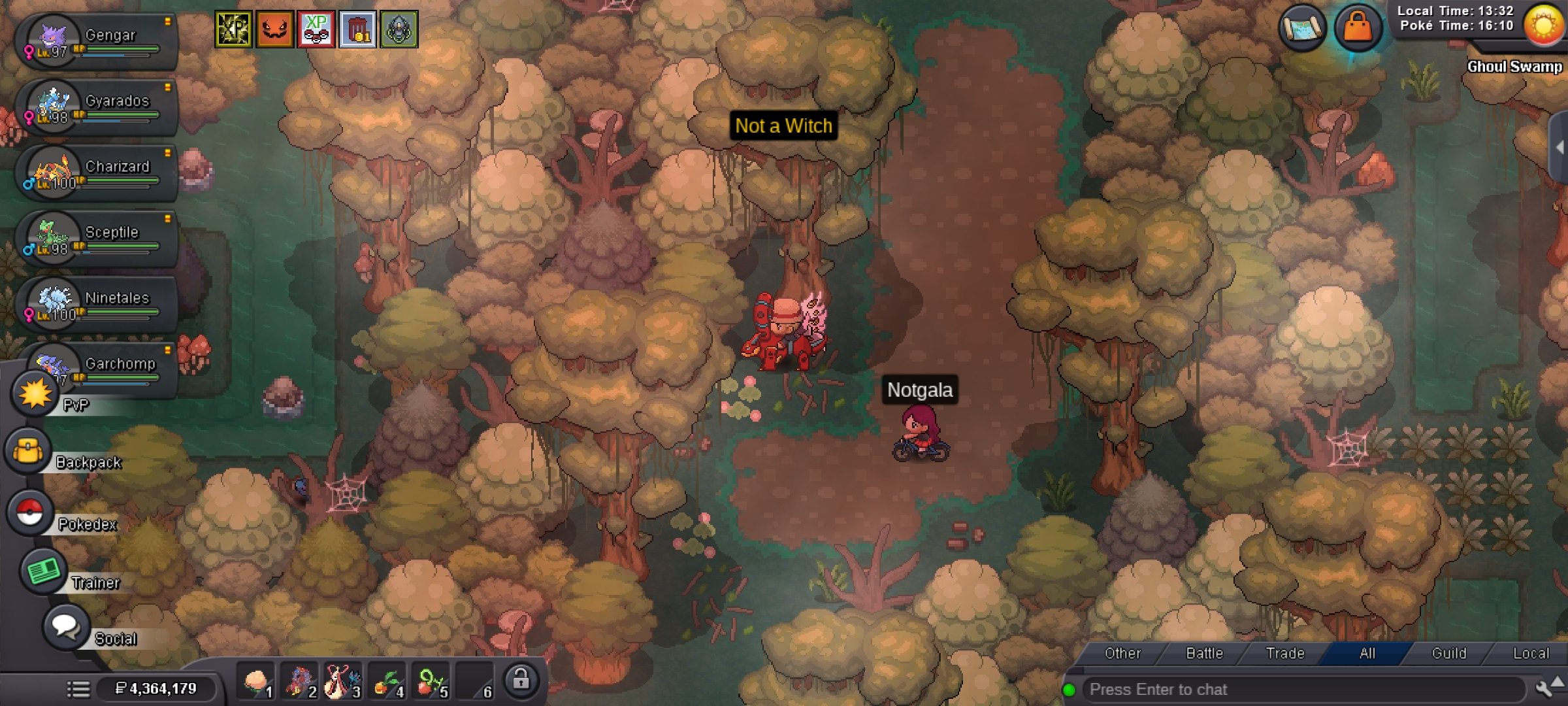Use the orange berry in hotbar slot 4
The image size is (1568, 706).
(388, 682)
